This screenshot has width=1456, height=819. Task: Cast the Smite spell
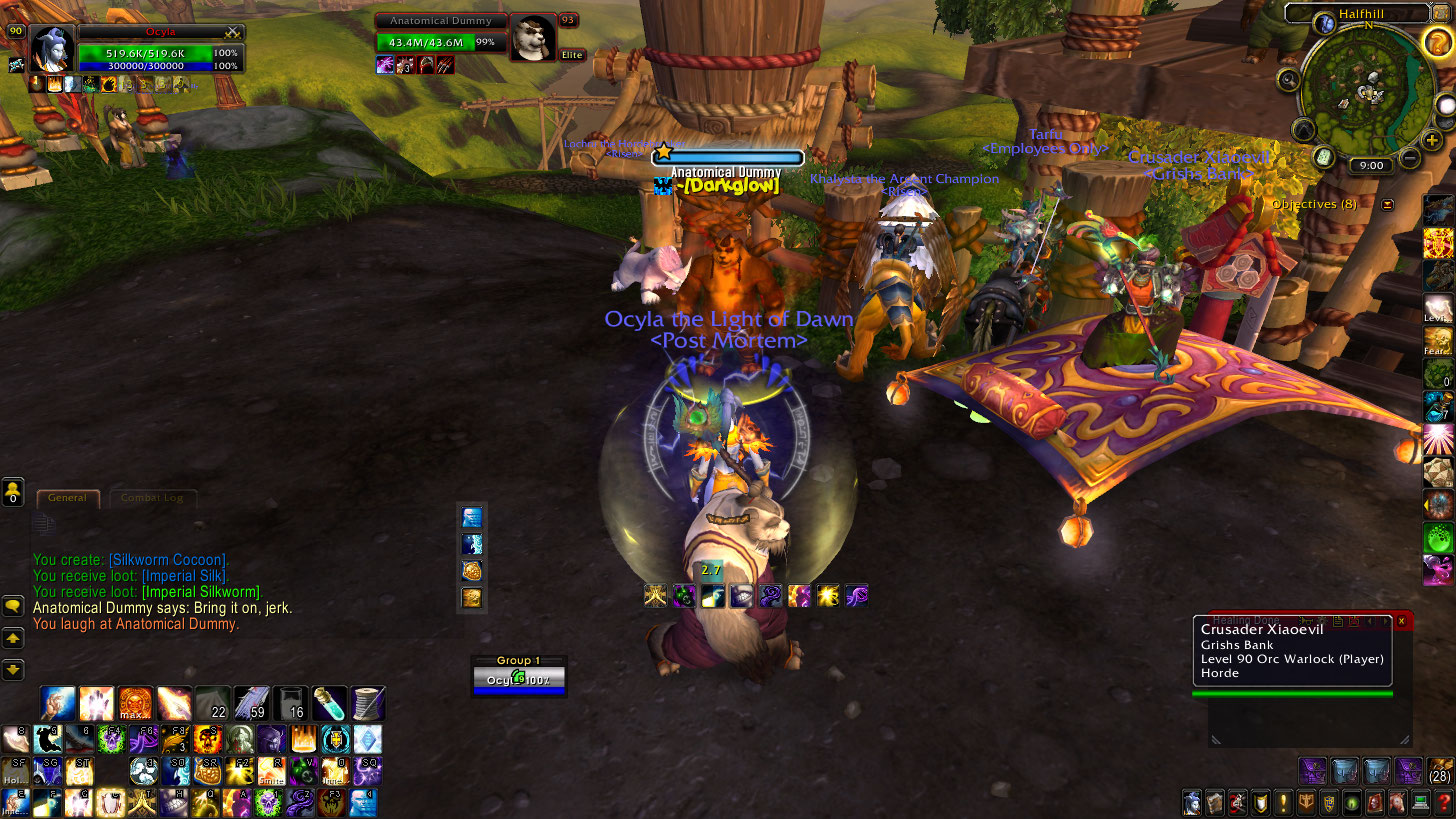[271, 770]
